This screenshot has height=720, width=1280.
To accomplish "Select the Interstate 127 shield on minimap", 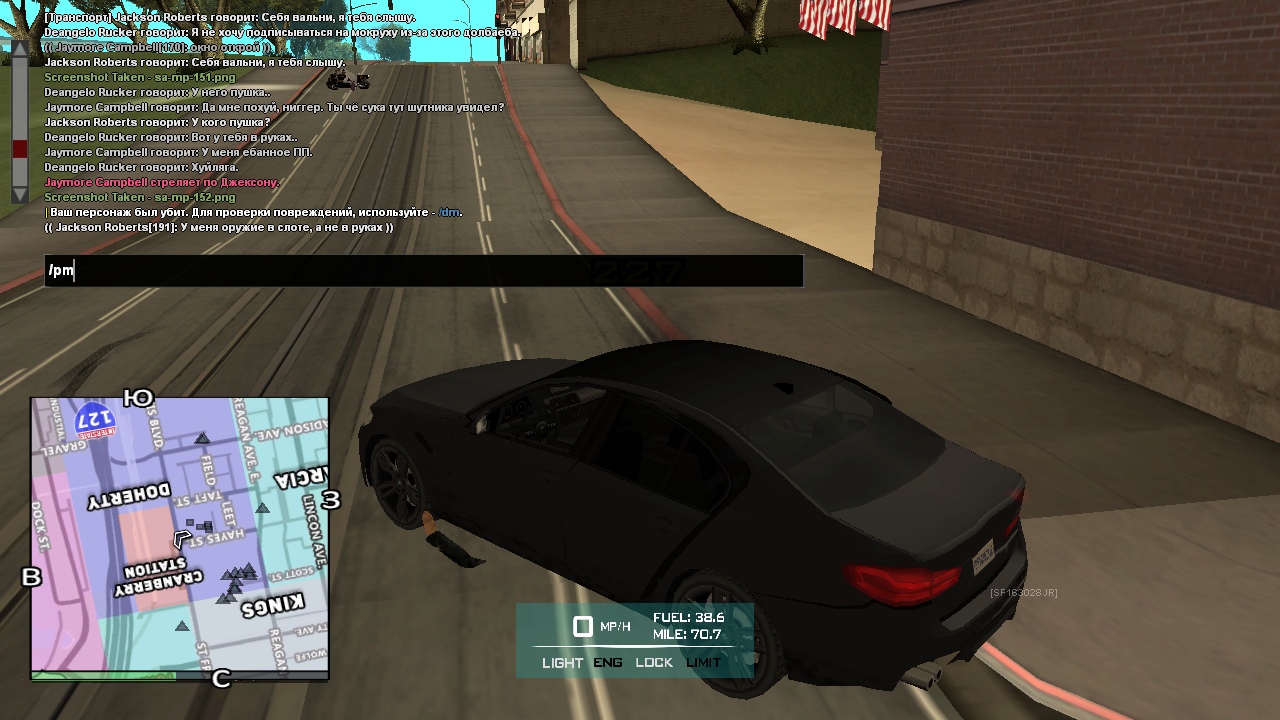I will 94,418.
